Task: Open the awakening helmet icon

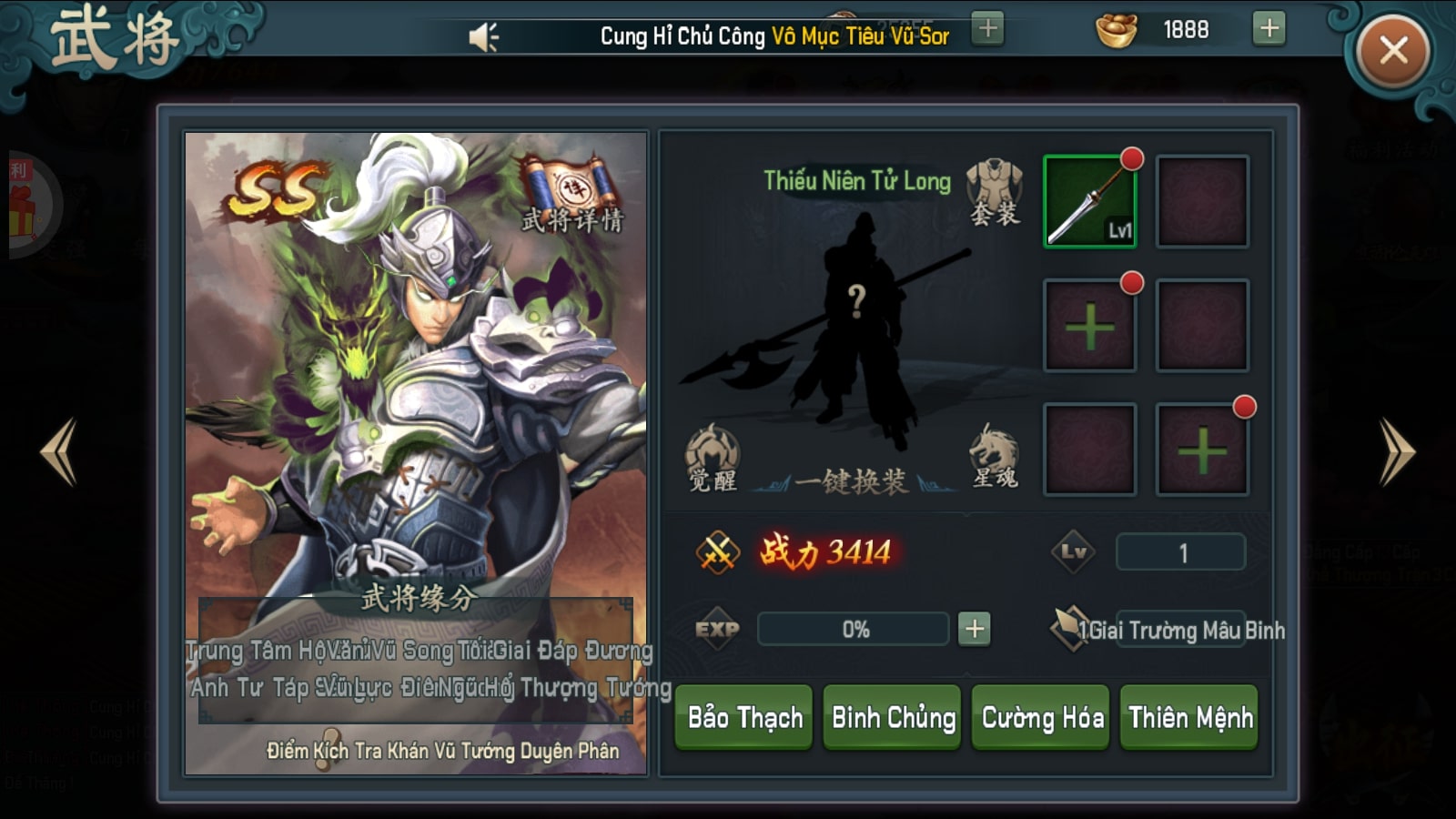Action: (713, 457)
